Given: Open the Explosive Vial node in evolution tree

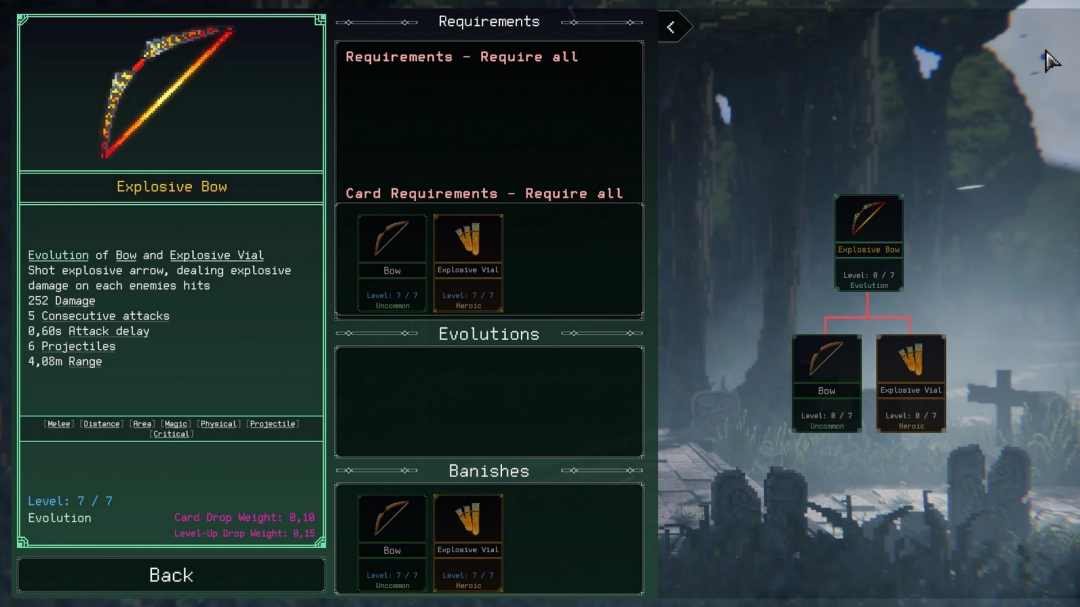Looking at the screenshot, I should pyautogui.click(x=911, y=383).
